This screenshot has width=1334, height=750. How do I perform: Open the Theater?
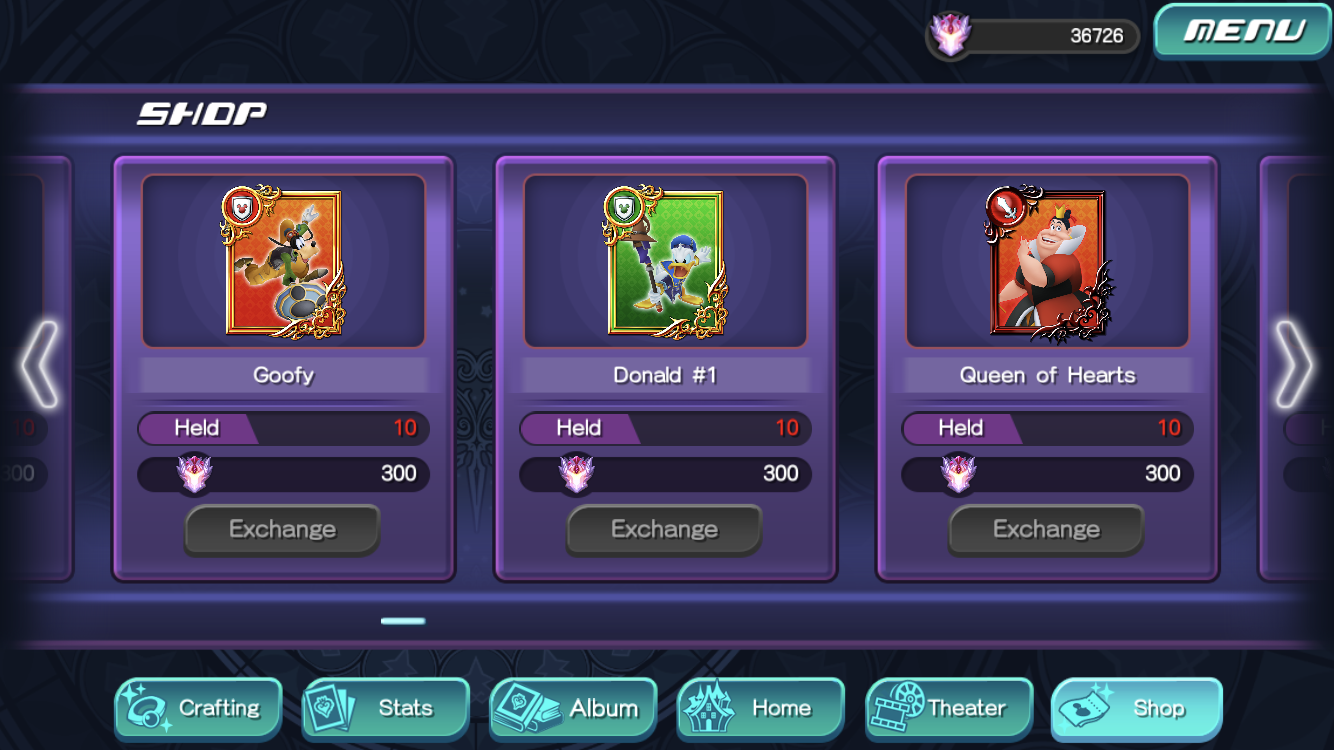pyautogui.click(x=949, y=708)
